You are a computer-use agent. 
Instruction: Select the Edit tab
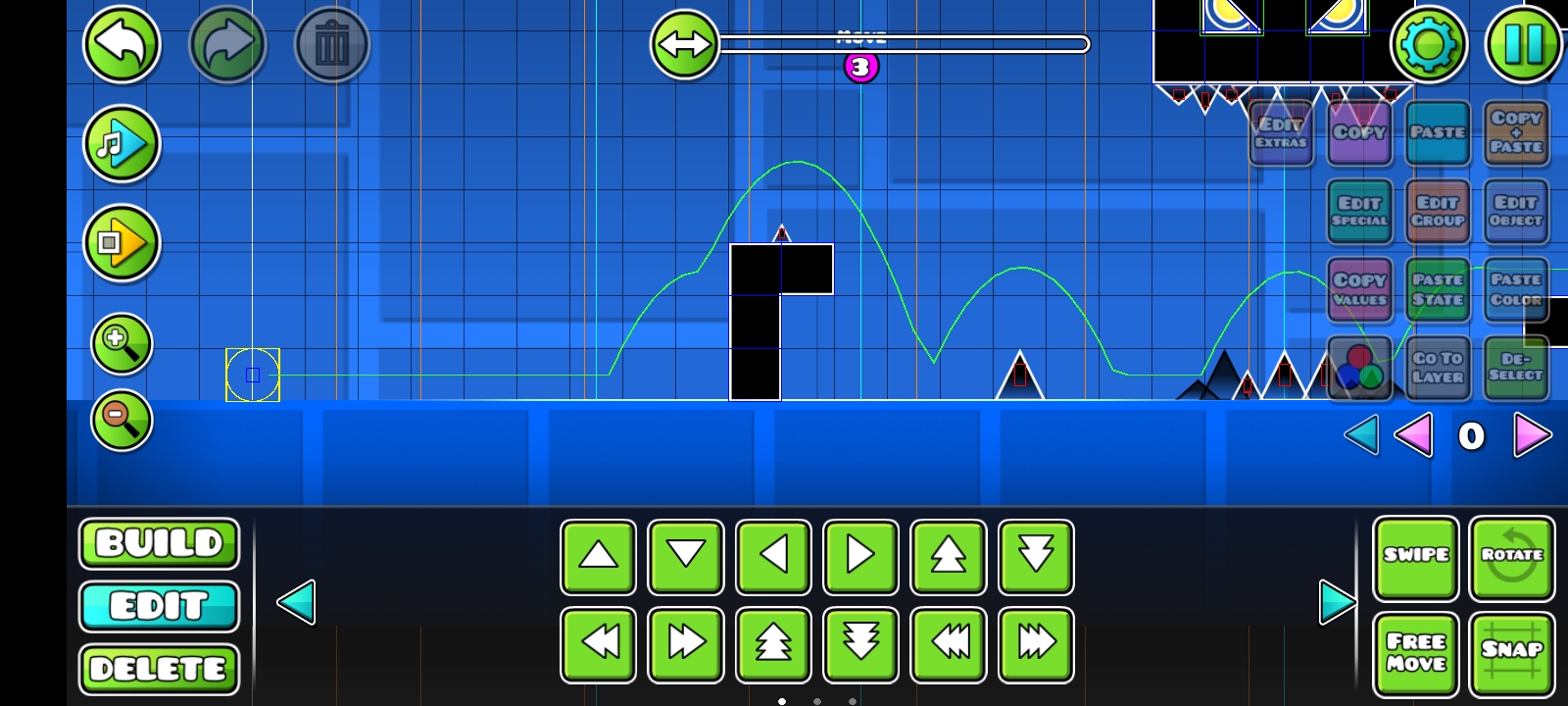click(x=159, y=607)
